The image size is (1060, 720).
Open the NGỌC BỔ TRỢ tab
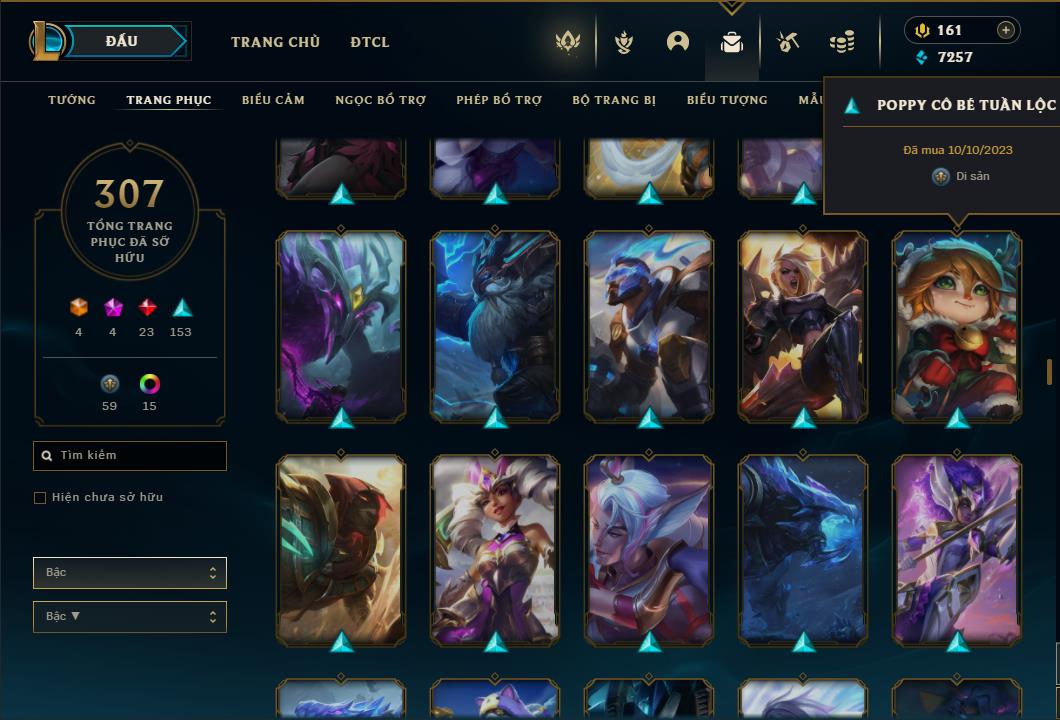point(380,100)
